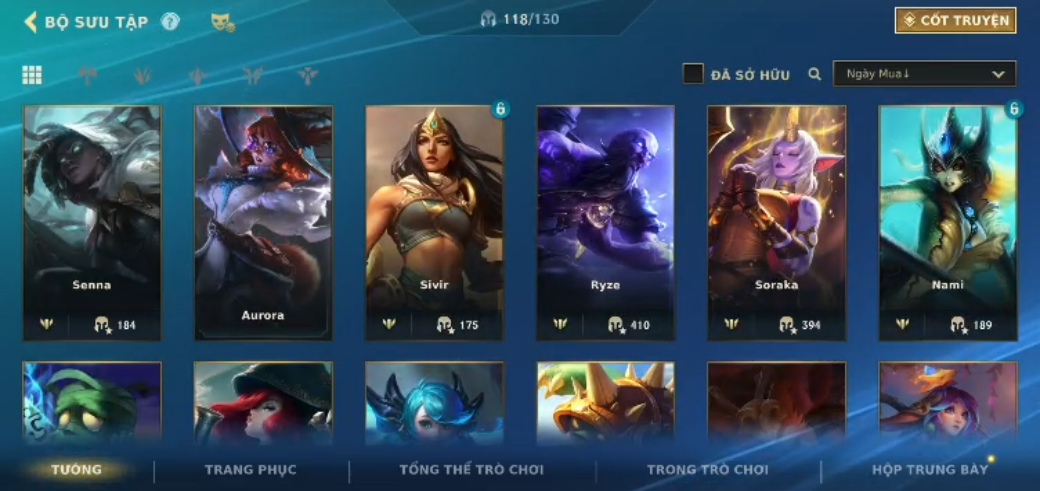Open the Soraka champion card
This screenshot has width=1040, height=491.
pos(776,222)
